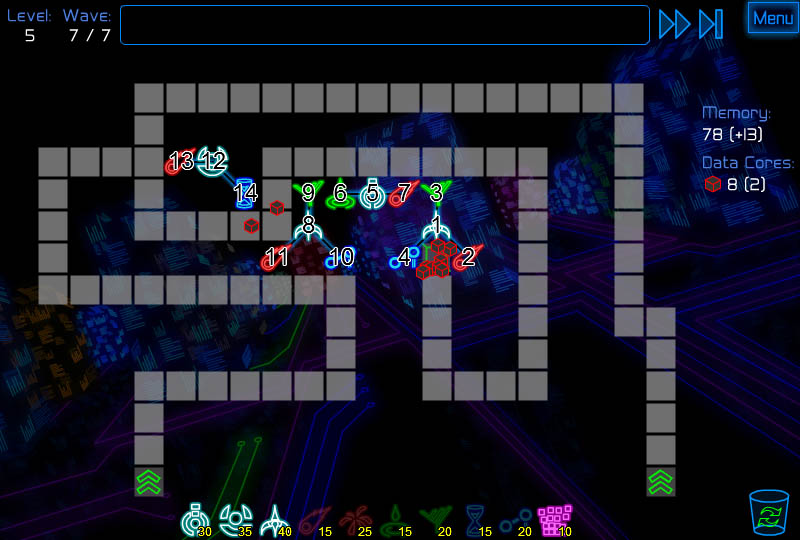Screen dimensions: 800x540
Task: Toggle fast-forward game speed
Action: pos(674,24)
